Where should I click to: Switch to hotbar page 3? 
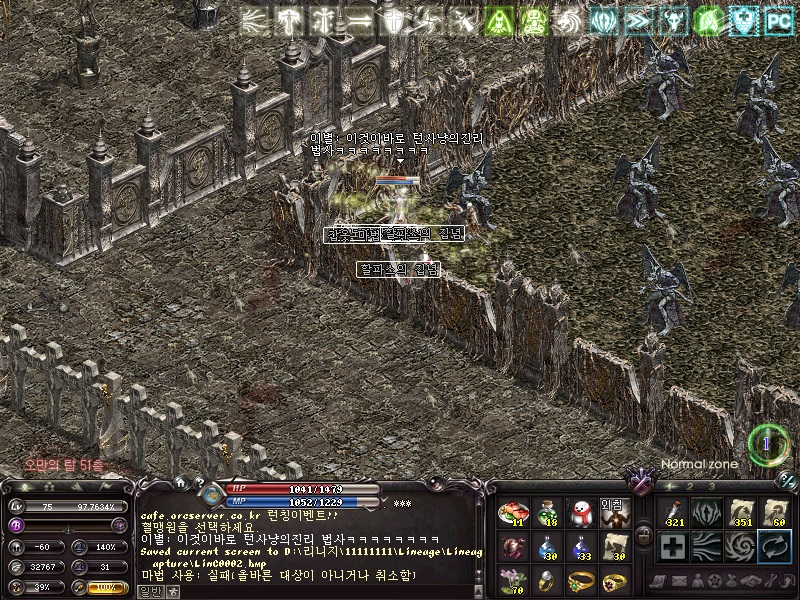[x=711, y=486]
